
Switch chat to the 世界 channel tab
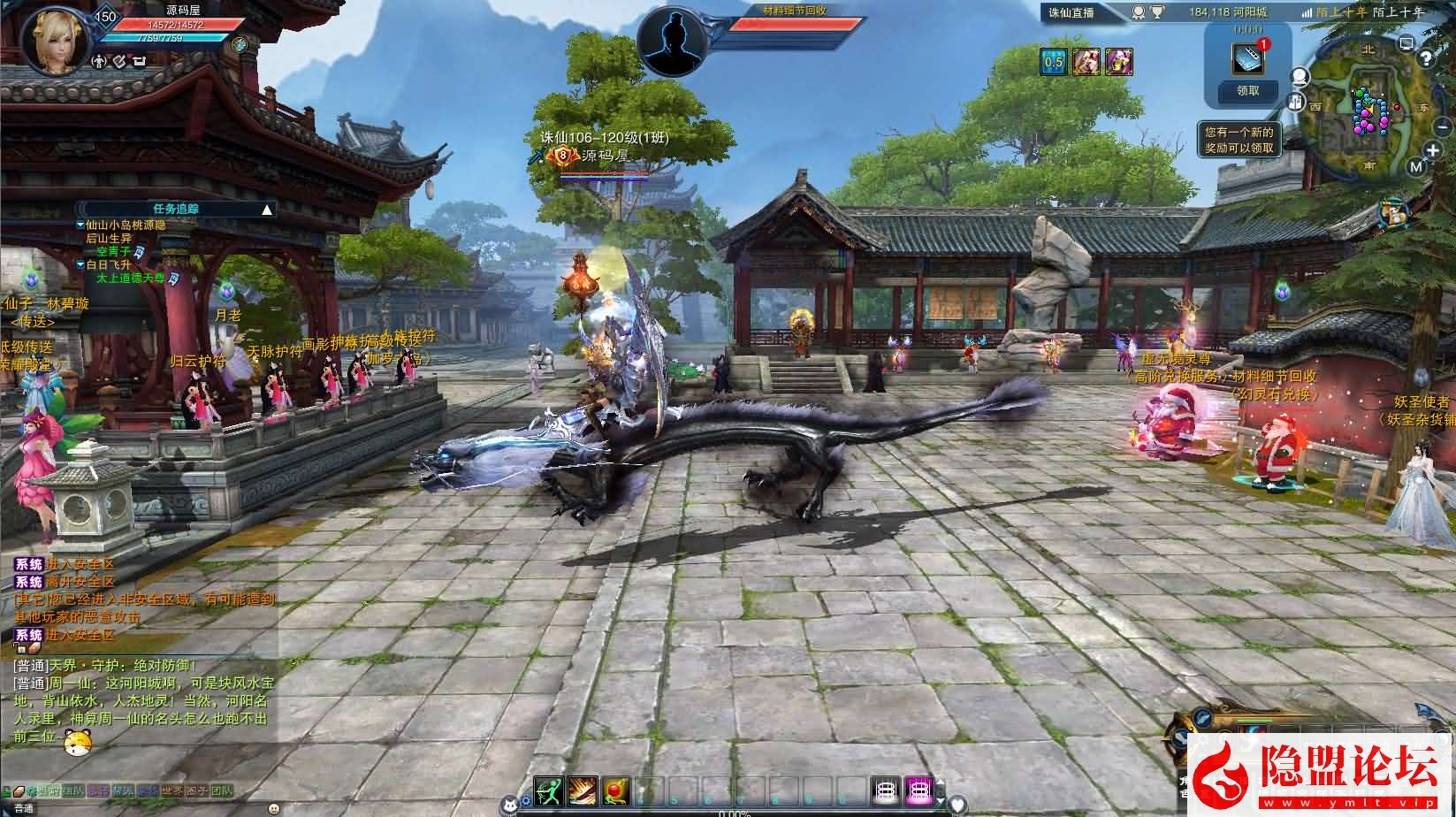pyautogui.click(x=172, y=790)
